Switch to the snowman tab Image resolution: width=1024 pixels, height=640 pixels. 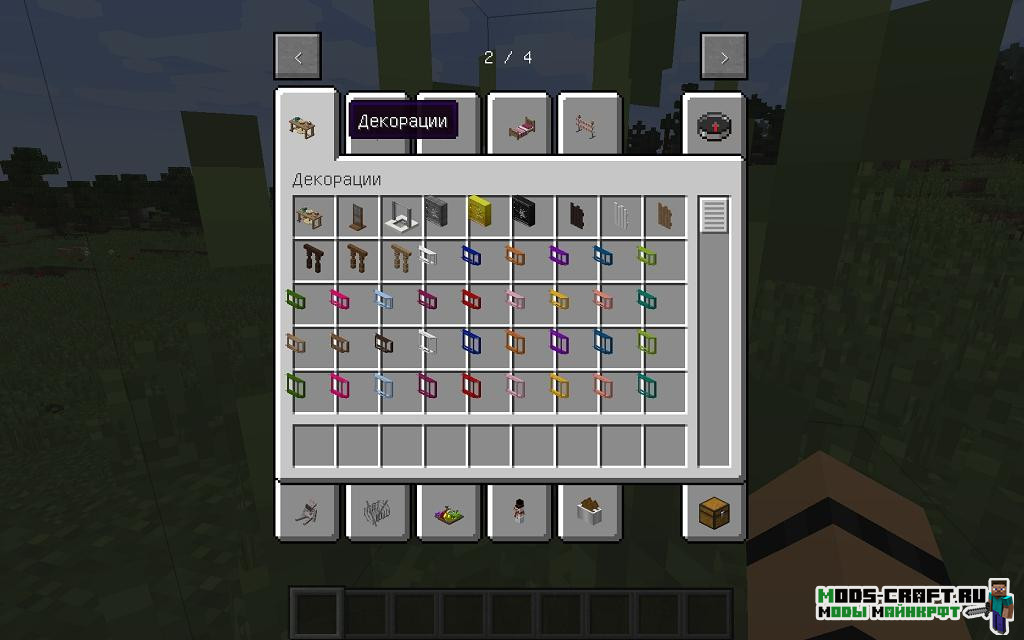point(519,511)
